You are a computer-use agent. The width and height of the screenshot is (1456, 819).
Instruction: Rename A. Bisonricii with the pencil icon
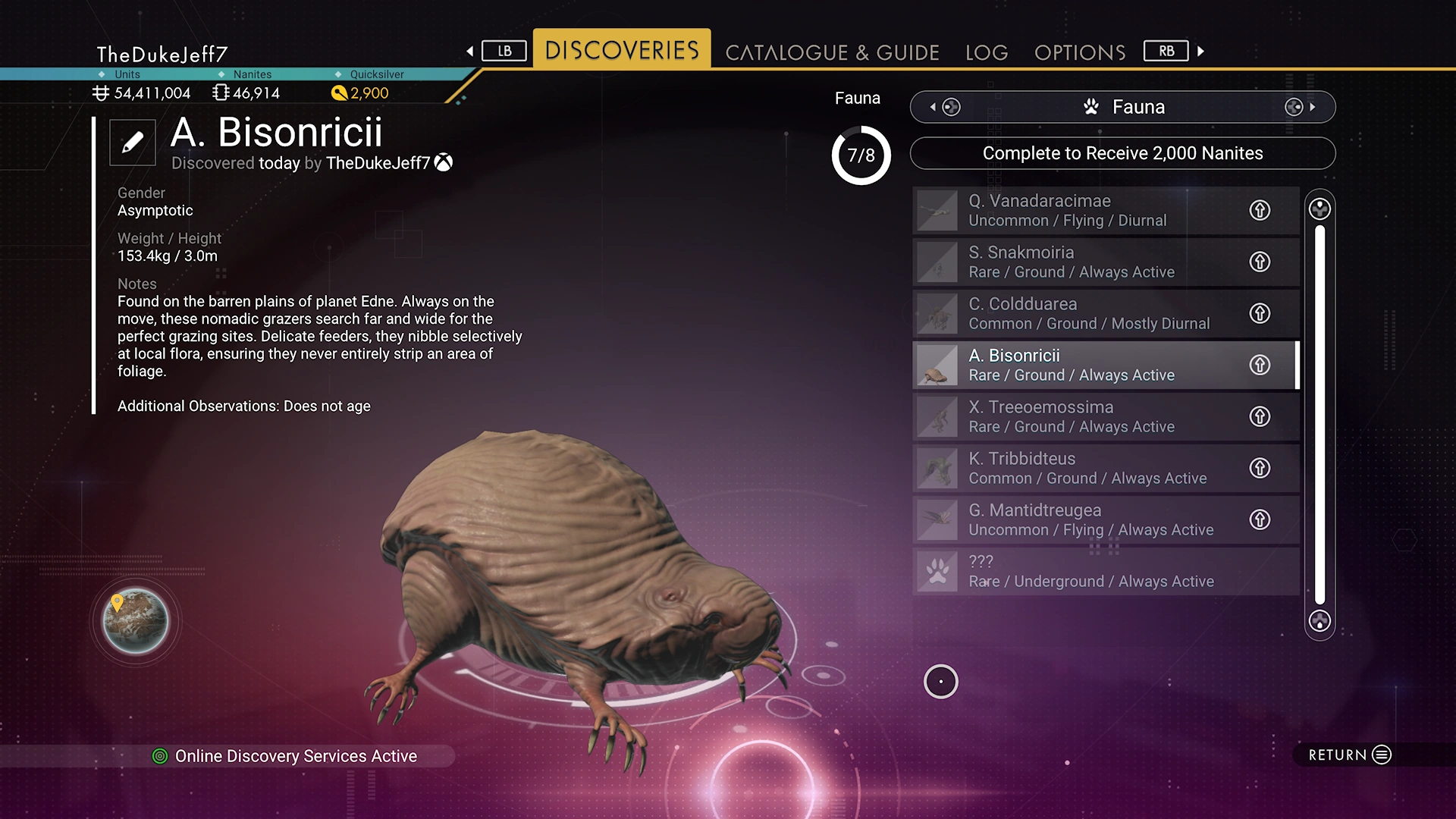133,143
